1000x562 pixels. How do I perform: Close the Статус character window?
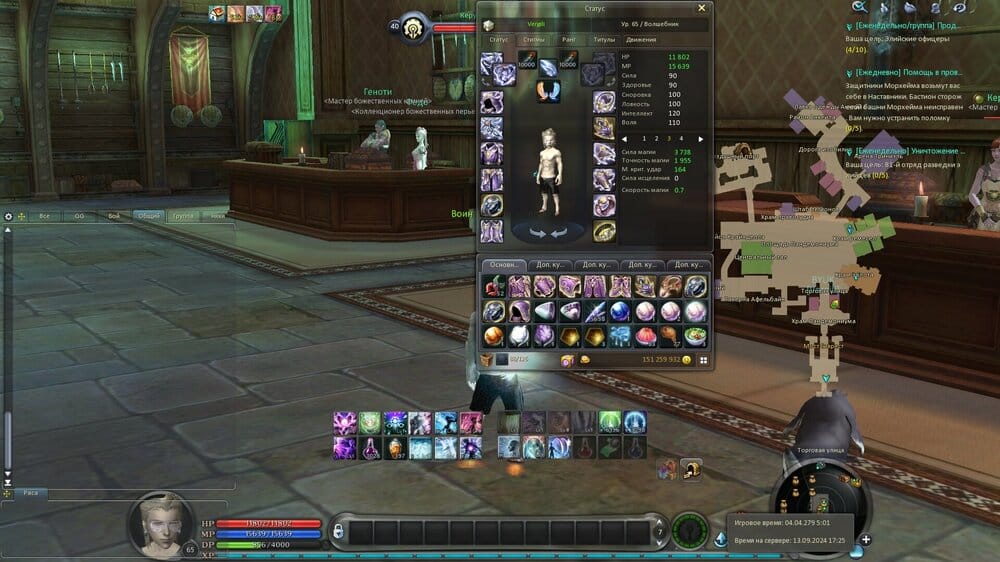(x=701, y=8)
